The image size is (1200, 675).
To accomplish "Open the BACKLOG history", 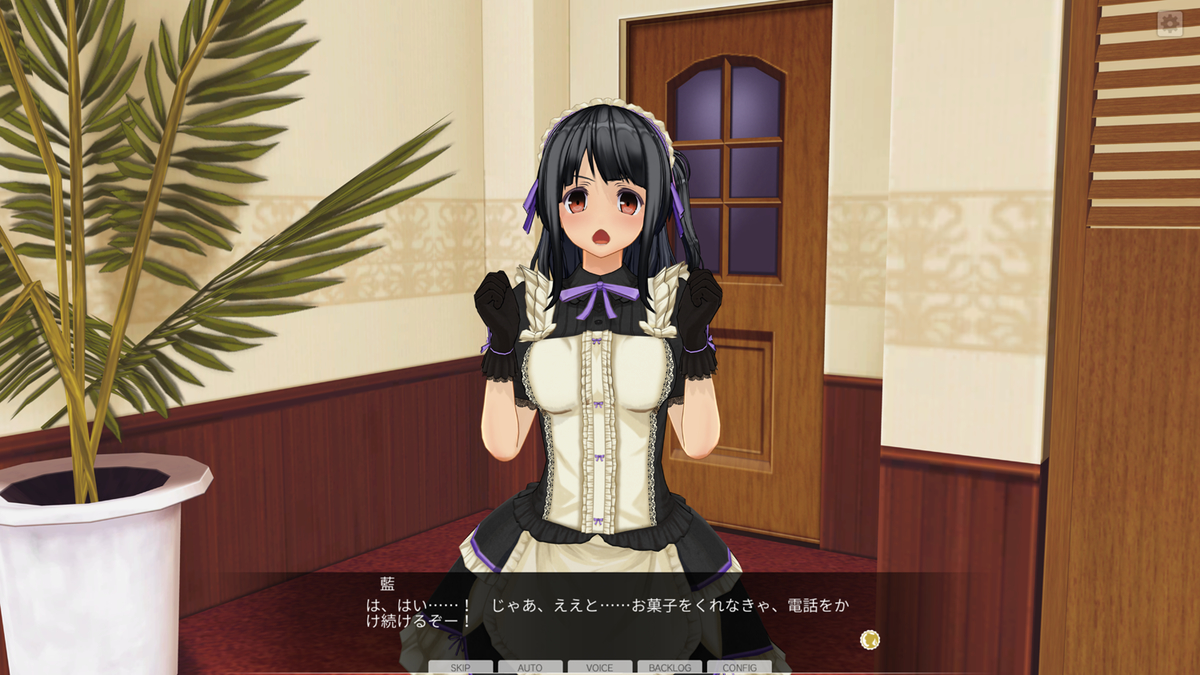I will click(x=669, y=667).
